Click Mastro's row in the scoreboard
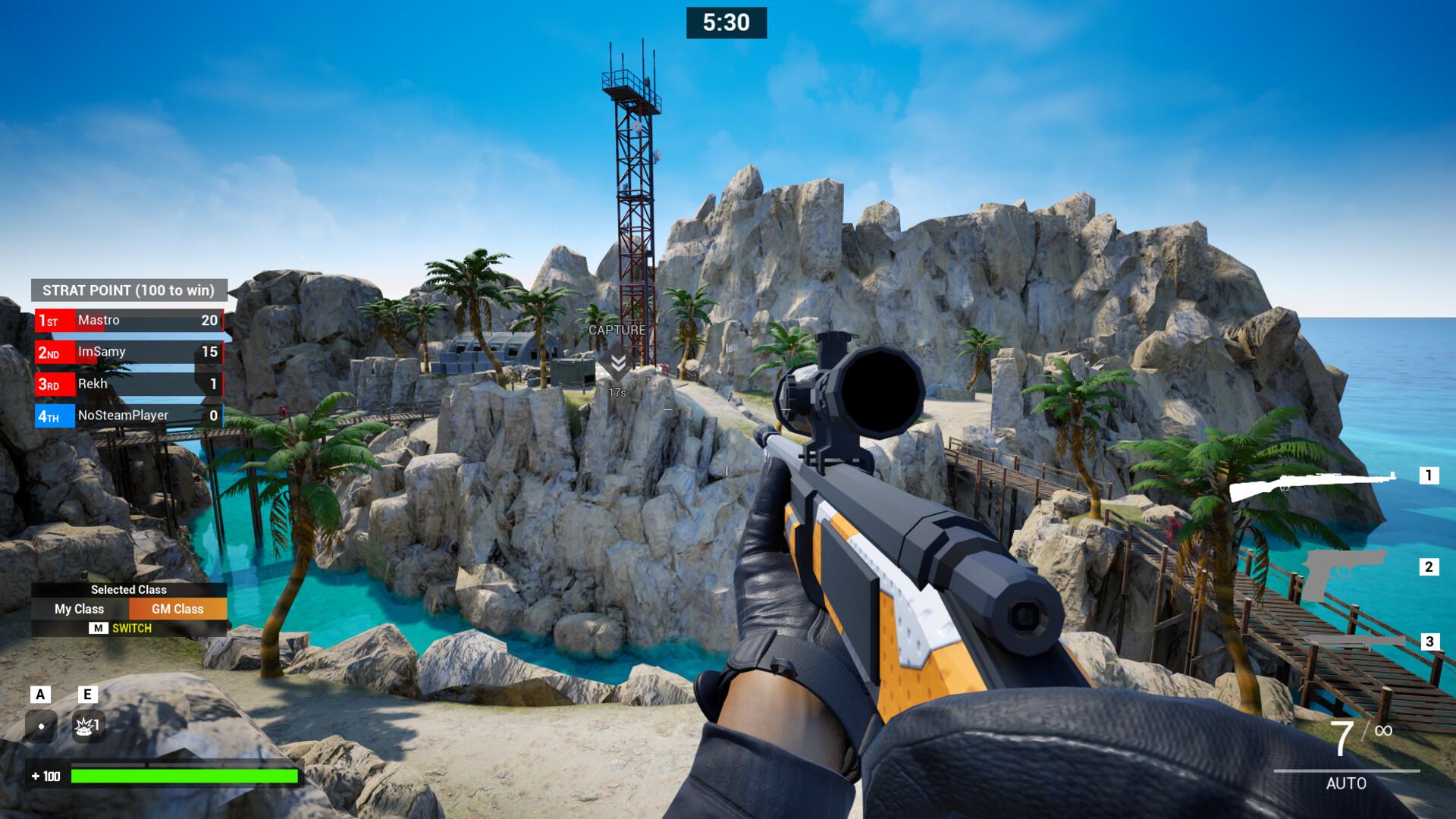 129,321
